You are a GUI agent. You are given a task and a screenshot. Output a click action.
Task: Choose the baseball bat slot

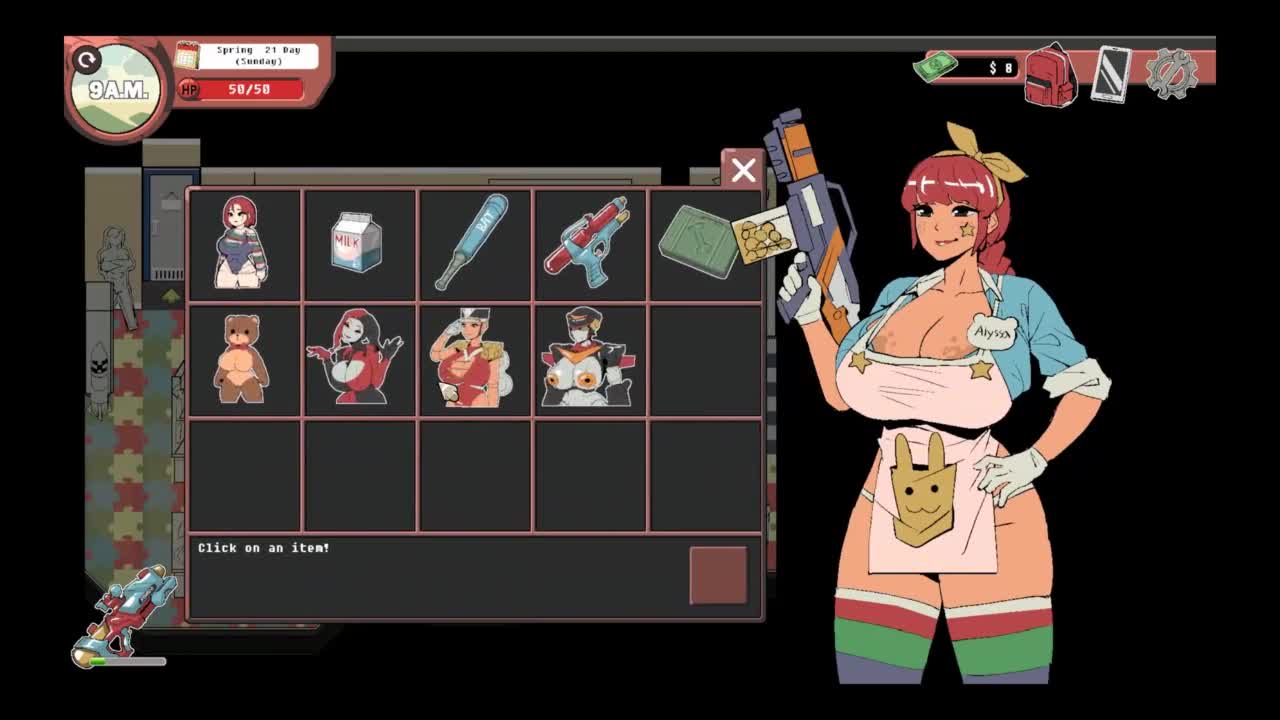pos(474,243)
